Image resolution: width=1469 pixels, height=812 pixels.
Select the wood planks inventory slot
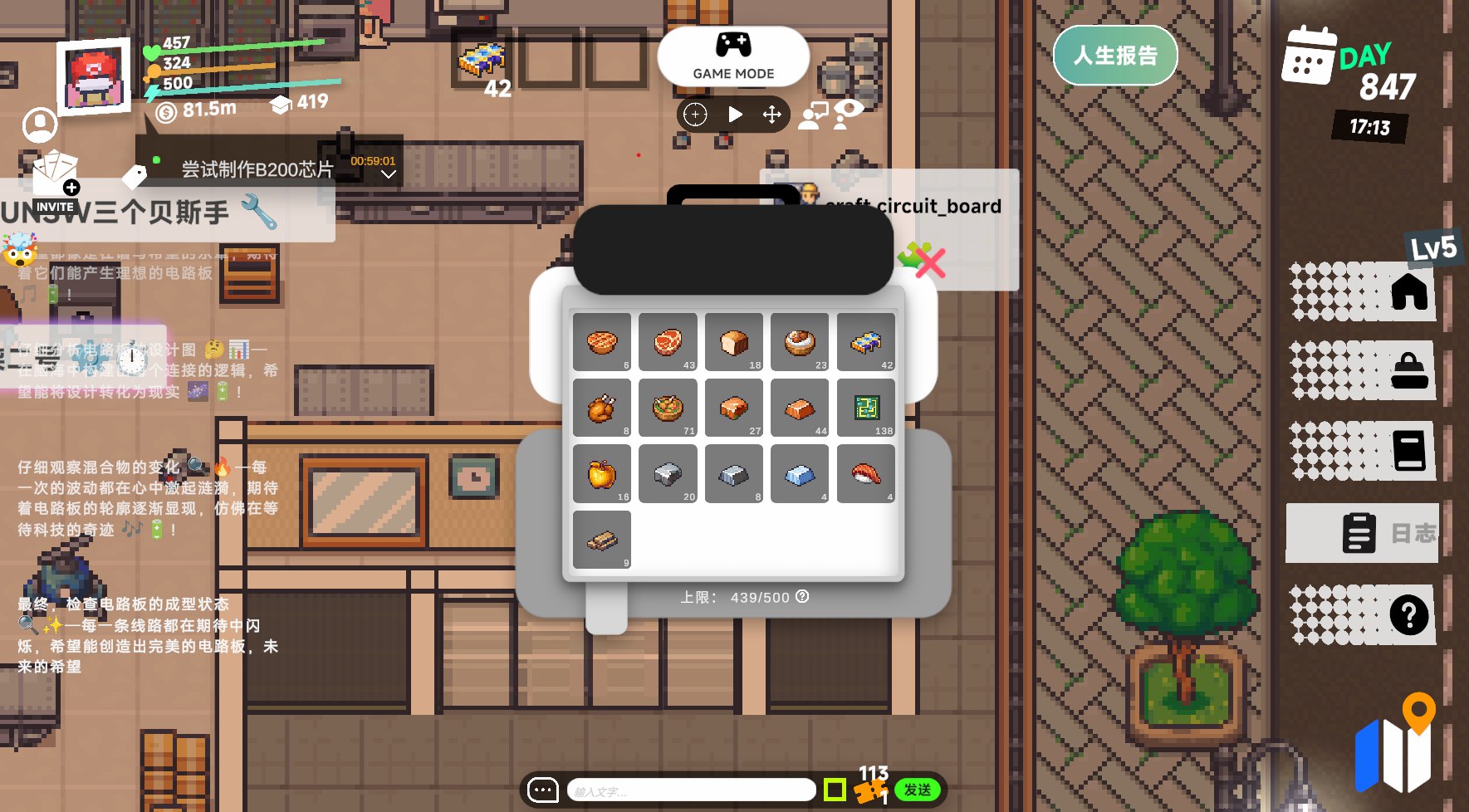click(602, 540)
